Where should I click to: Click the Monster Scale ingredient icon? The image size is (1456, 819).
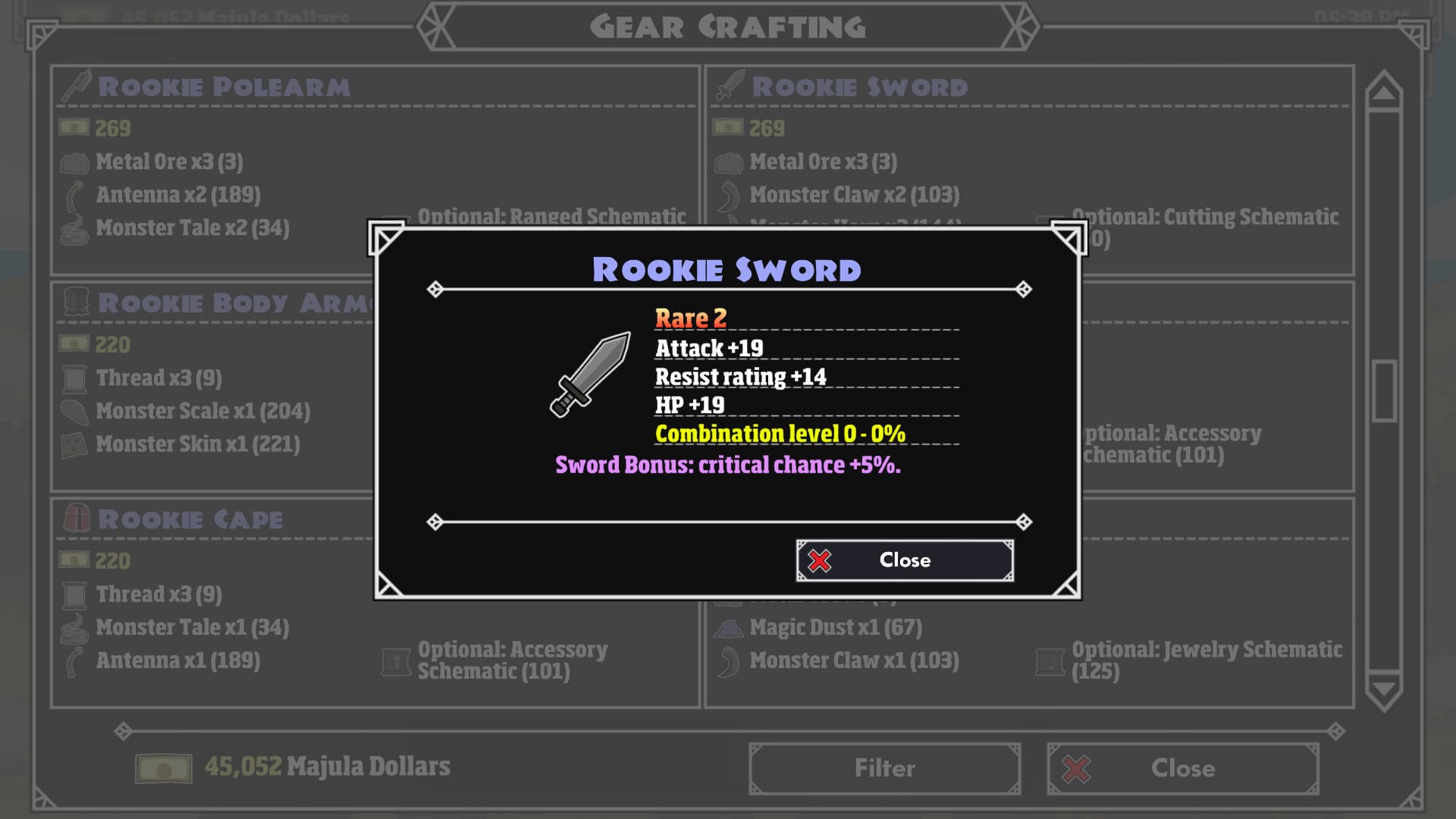[74, 410]
